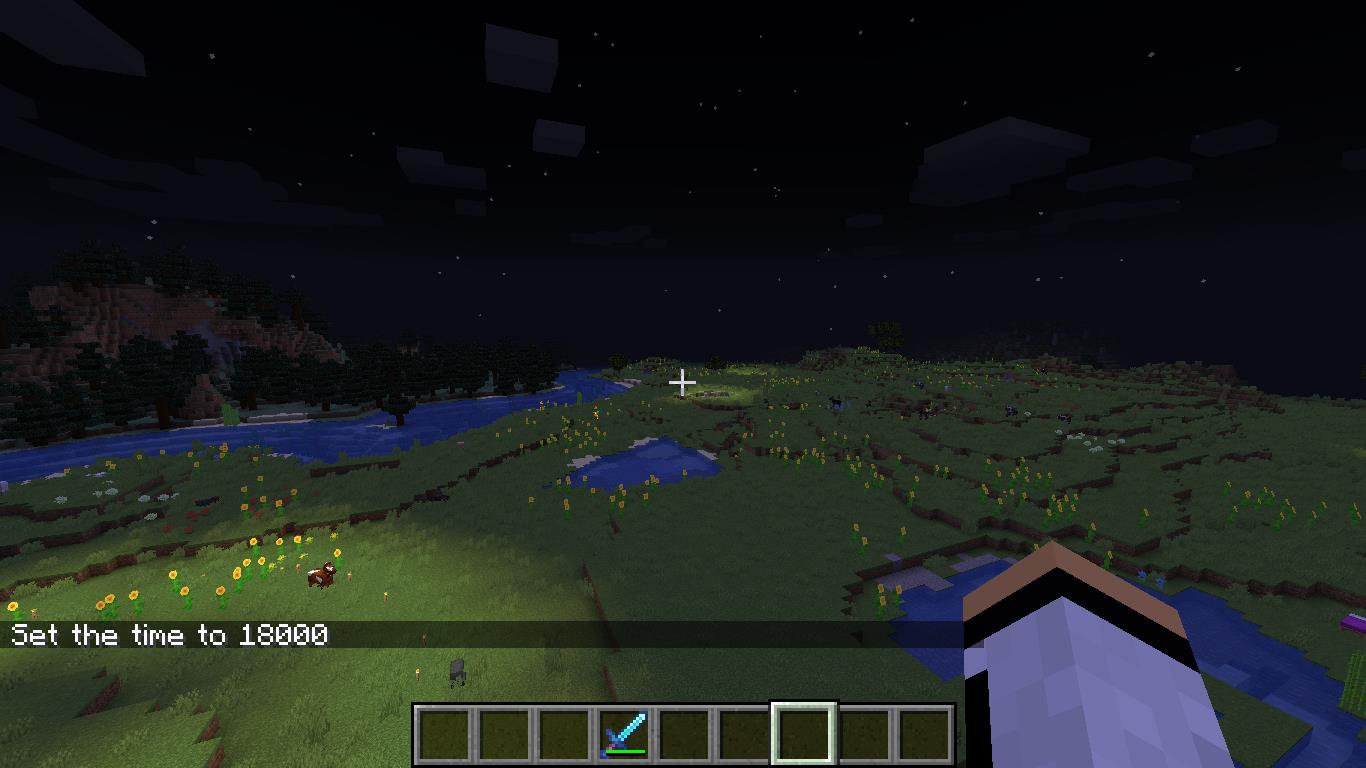
Task: Select the diamond sword hotbar slot
Action: coord(624,734)
